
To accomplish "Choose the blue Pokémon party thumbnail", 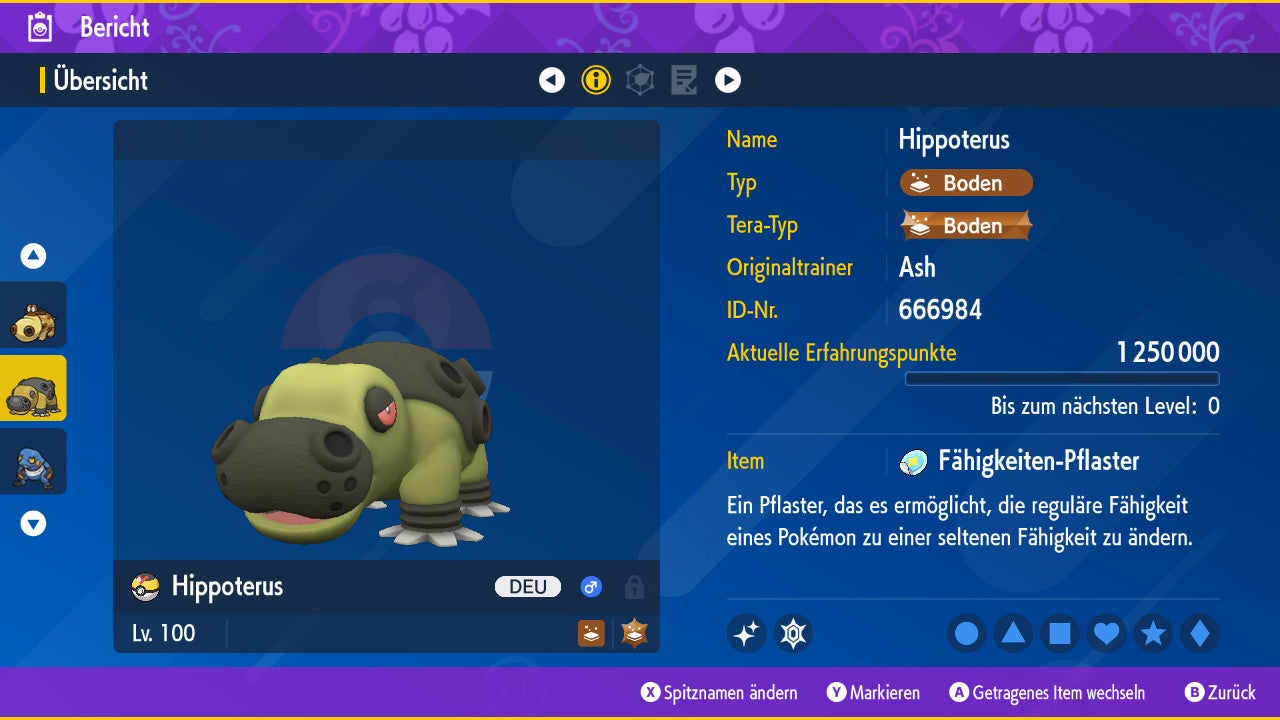I will (33, 461).
